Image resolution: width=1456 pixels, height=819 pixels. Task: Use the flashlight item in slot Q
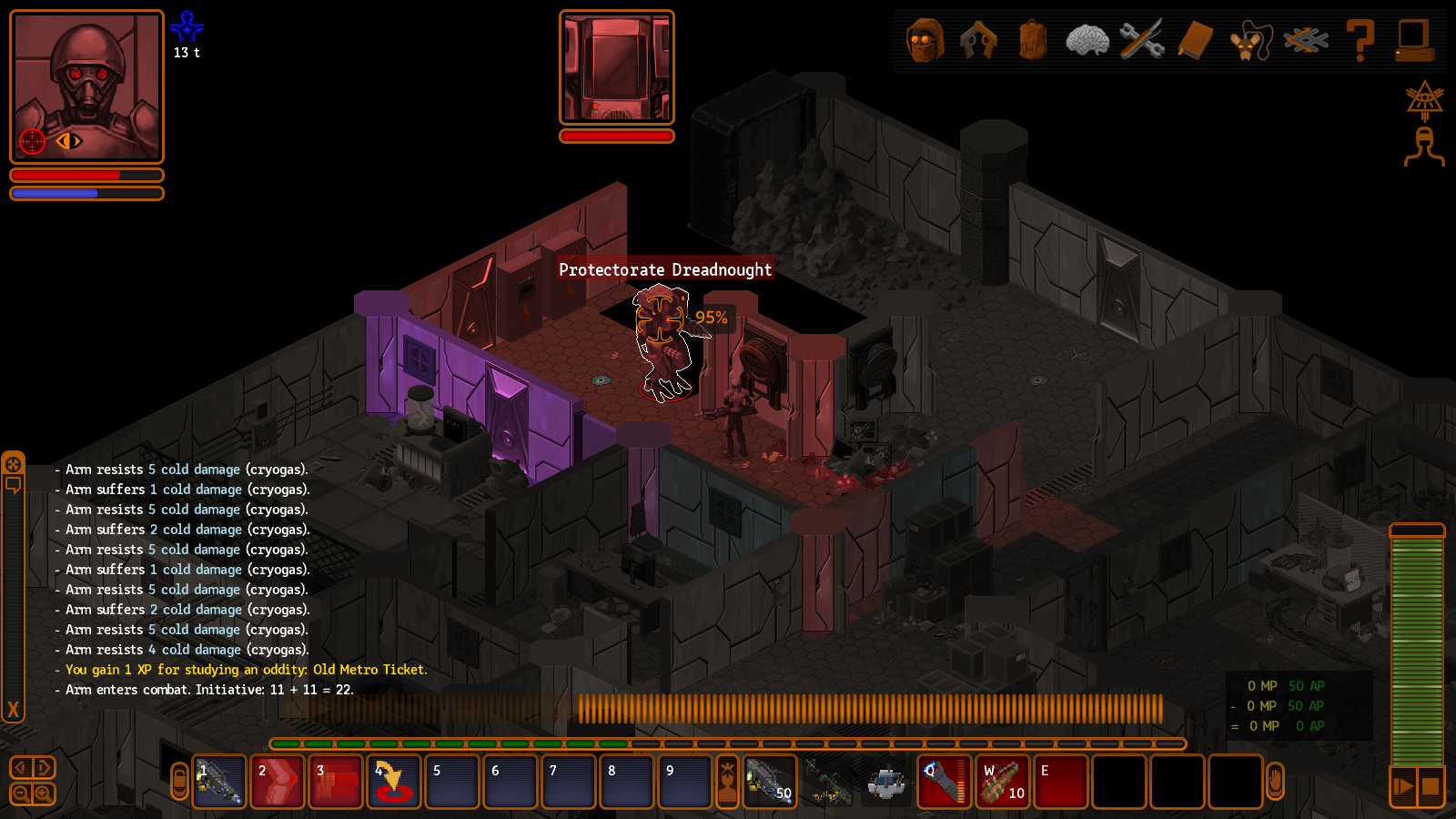[944, 782]
